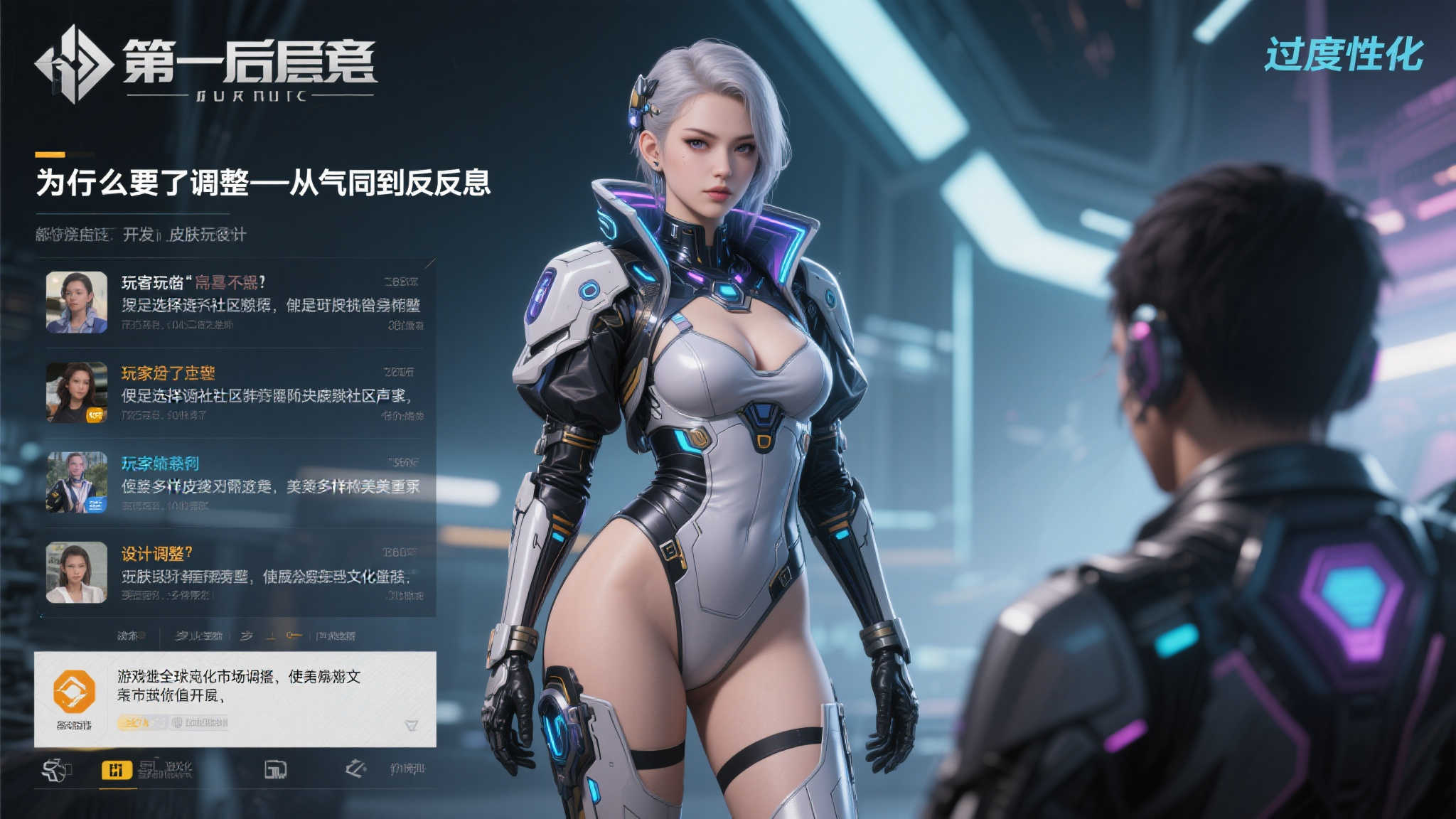Image resolution: width=1456 pixels, height=819 pixels.
Task: Click the orange octagon icon in white panel
Action: click(74, 691)
